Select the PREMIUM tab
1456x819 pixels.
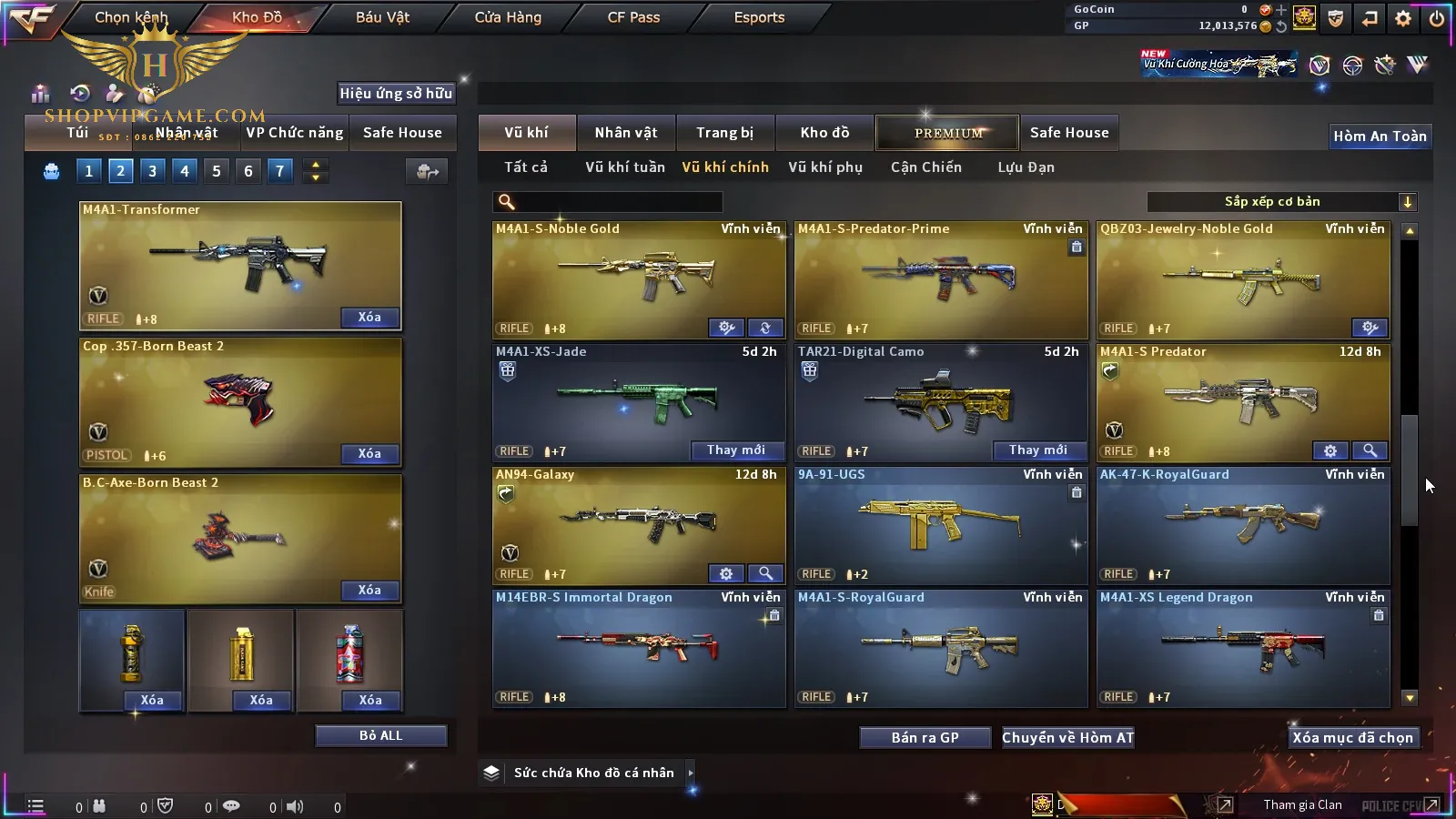point(948,133)
